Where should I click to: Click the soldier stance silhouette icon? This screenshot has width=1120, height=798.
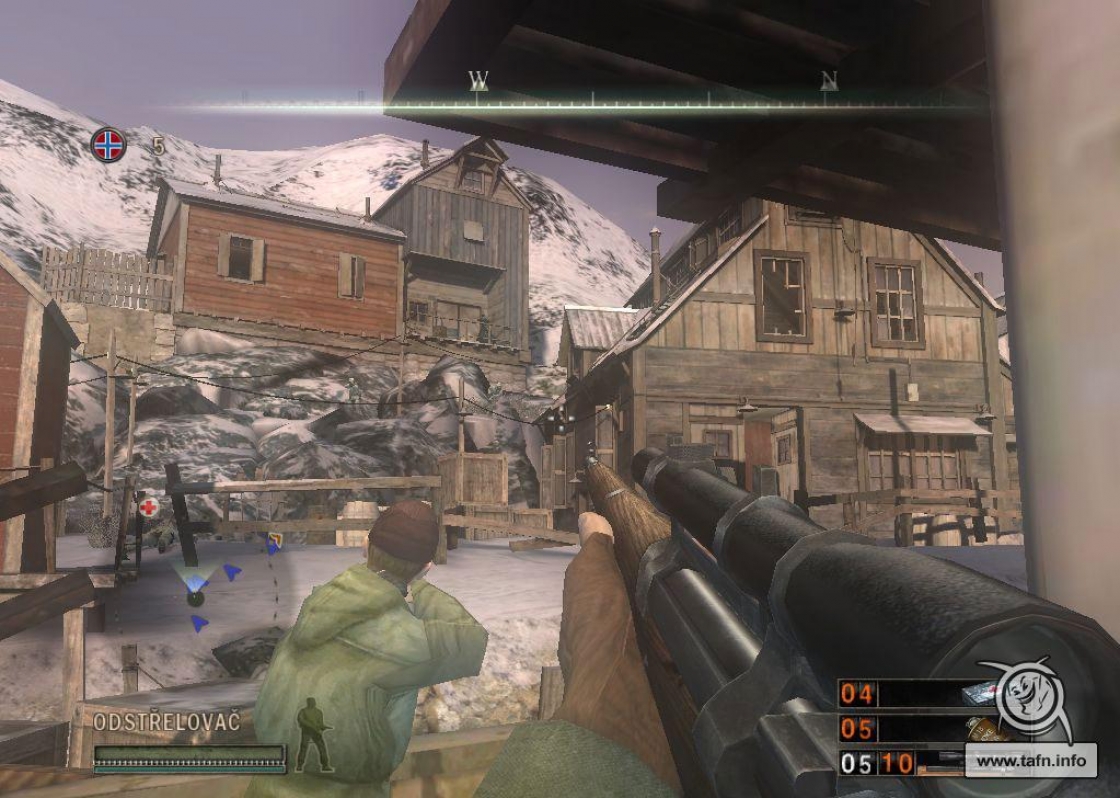click(313, 735)
